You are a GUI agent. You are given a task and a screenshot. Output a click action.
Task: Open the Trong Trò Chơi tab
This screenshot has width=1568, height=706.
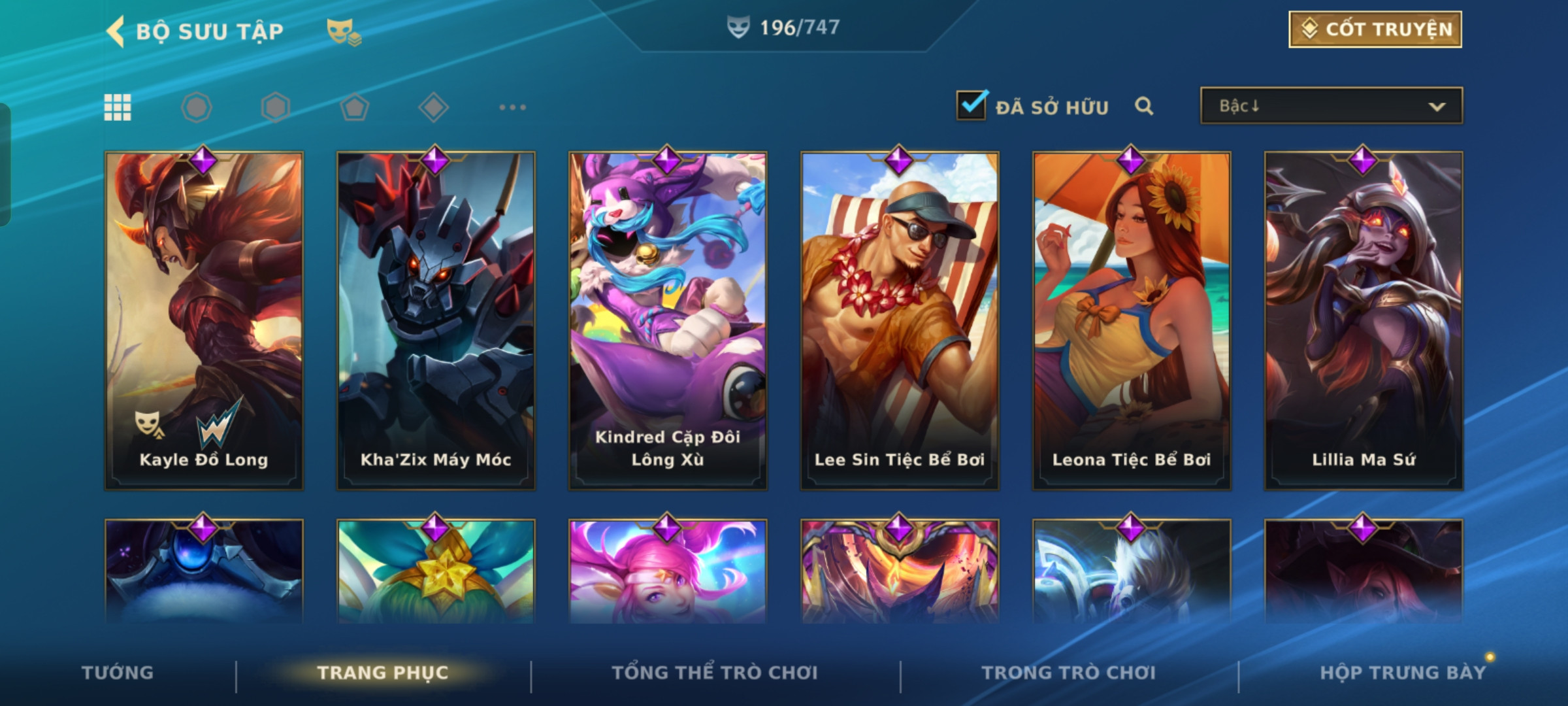(1068, 673)
